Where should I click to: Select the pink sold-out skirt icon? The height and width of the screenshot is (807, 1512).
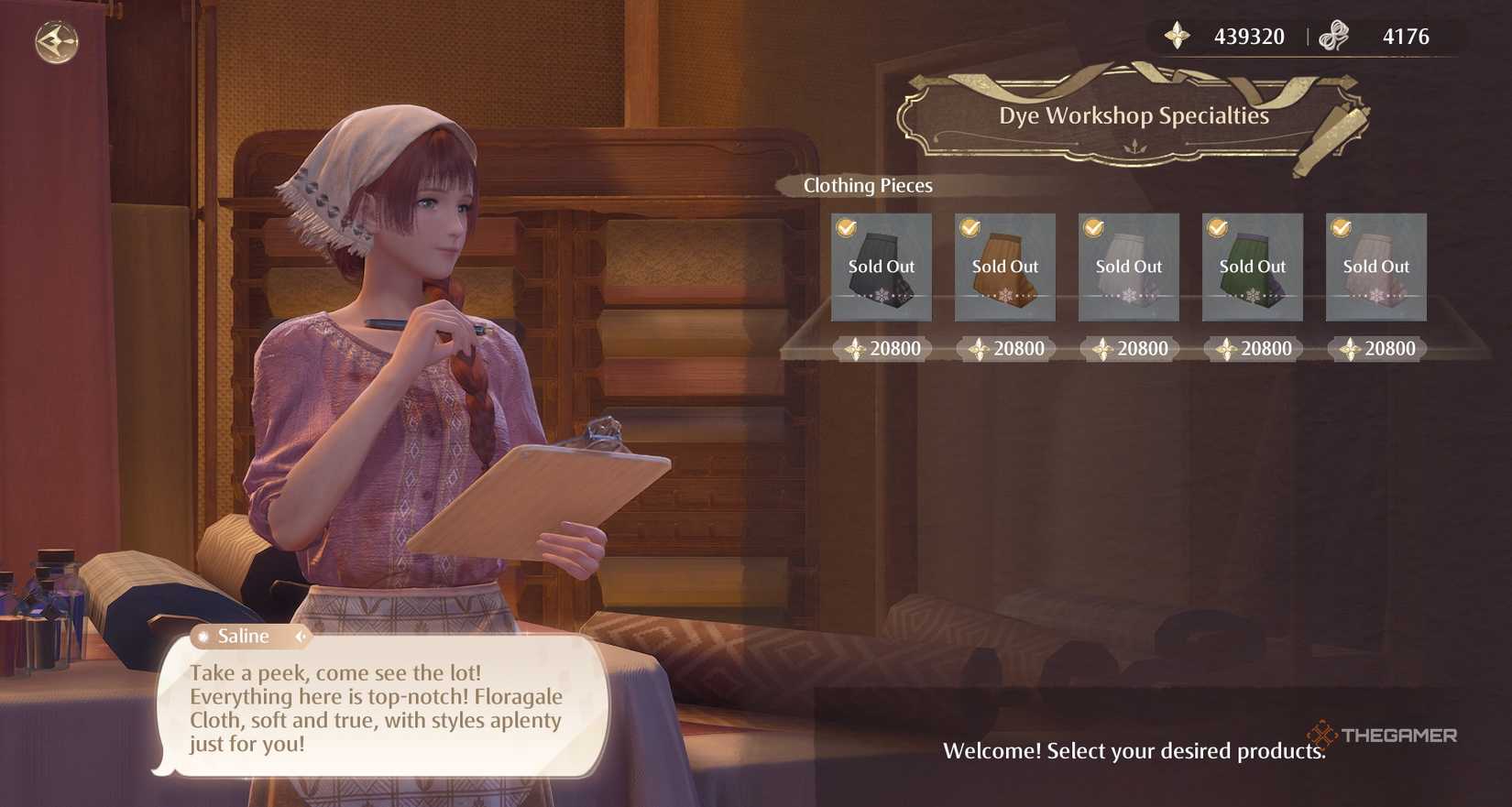tap(1375, 268)
